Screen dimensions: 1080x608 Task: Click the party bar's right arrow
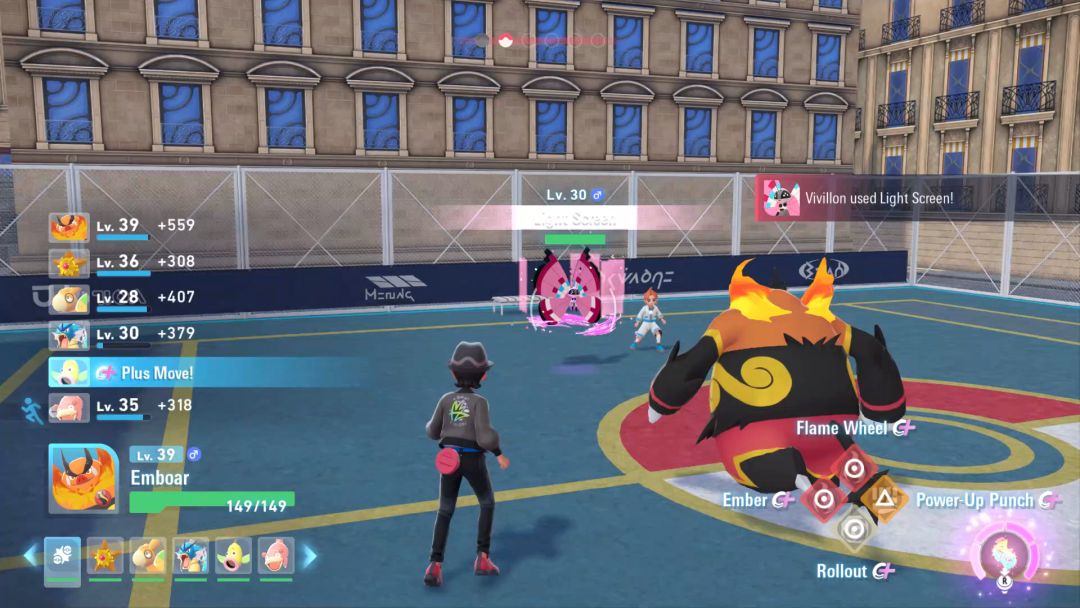pos(310,555)
